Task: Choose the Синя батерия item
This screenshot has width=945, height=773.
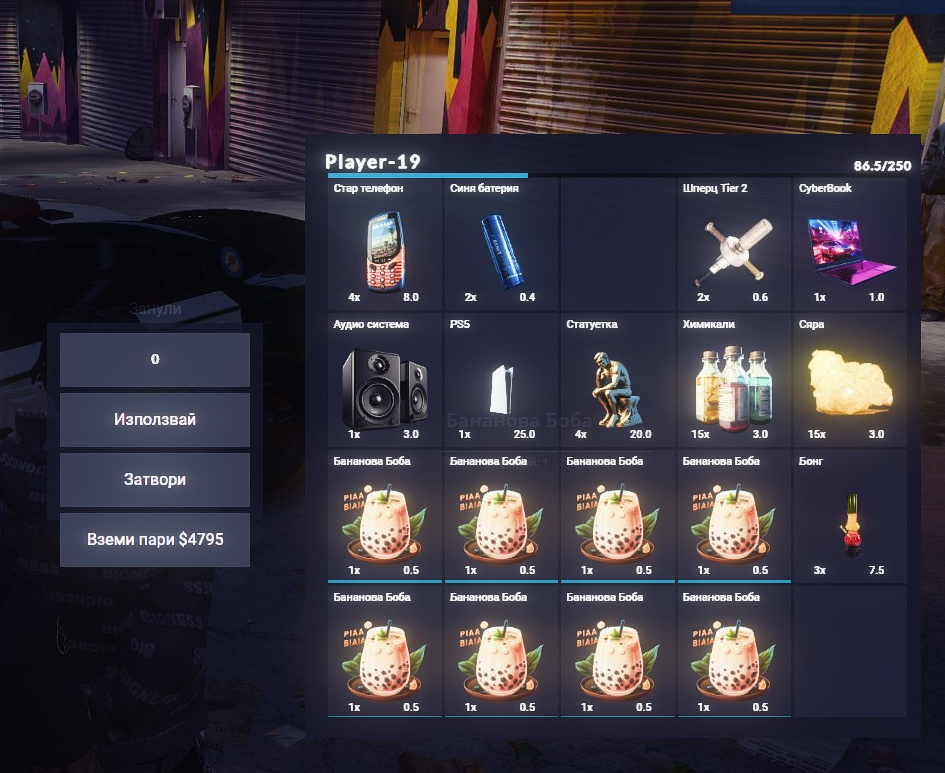Action: point(500,244)
